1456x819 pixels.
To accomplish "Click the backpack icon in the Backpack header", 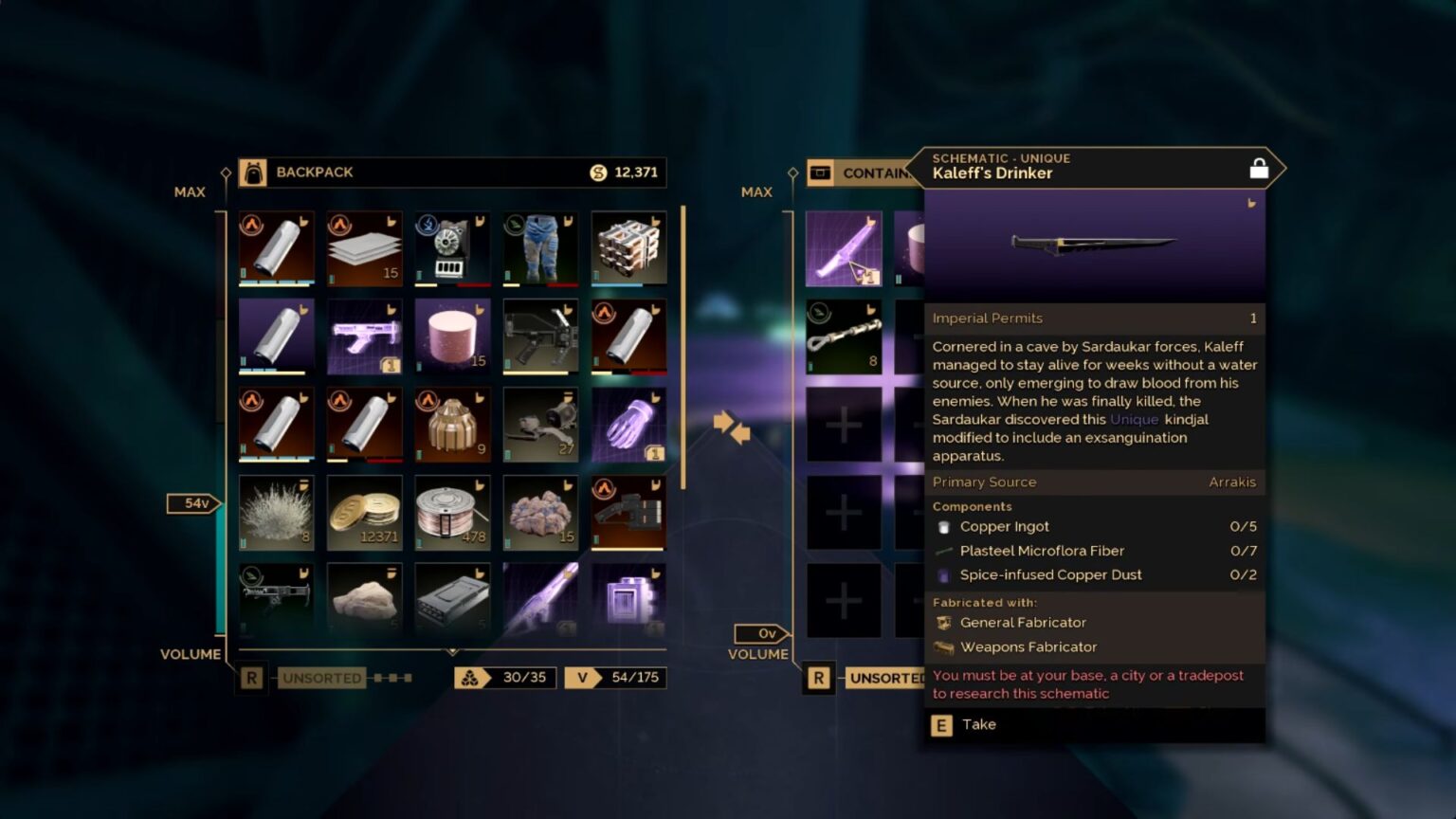I will 253,172.
